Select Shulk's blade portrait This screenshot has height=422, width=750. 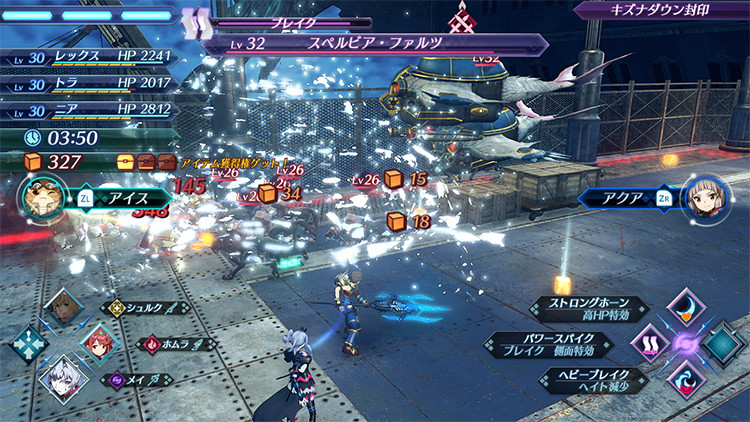pos(64,307)
